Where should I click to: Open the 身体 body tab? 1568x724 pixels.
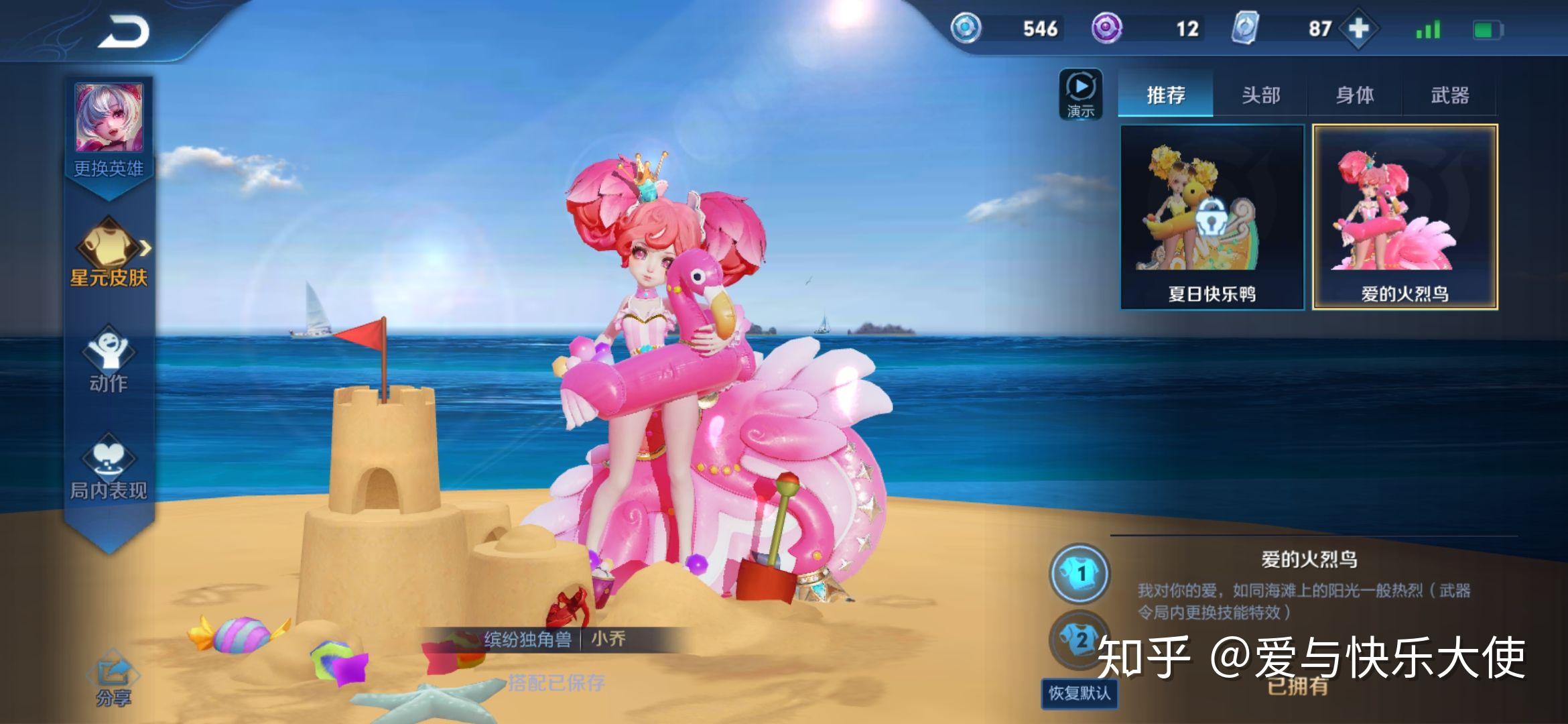click(x=1355, y=95)
